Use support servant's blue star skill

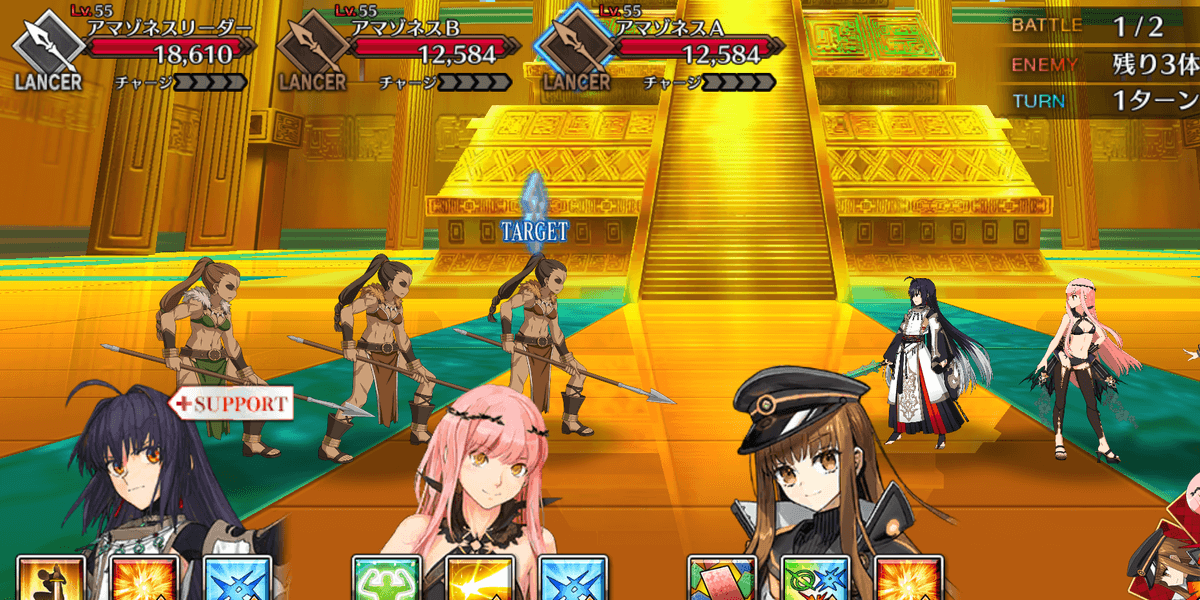(x=238, y=580)
